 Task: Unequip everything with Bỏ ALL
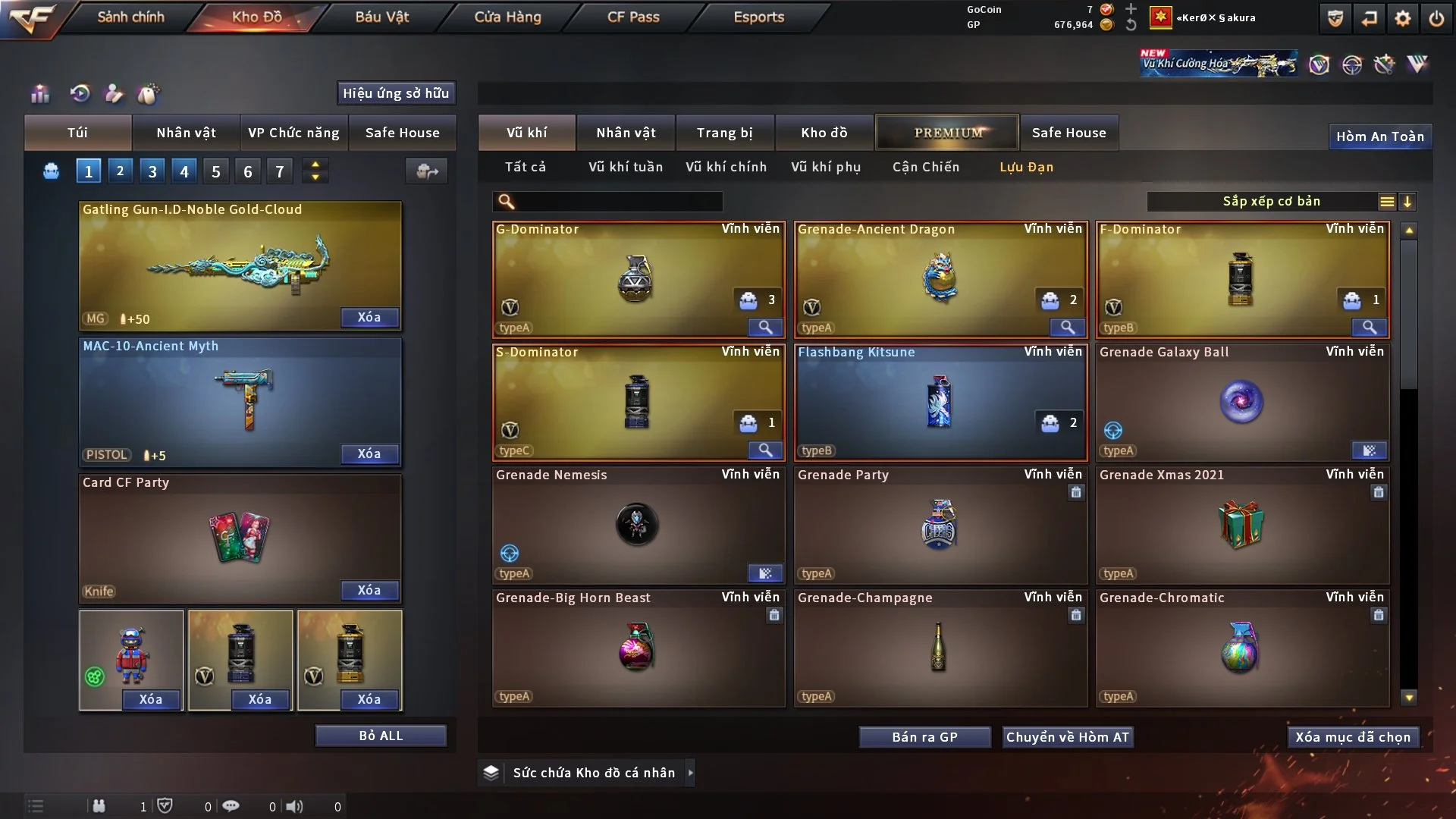(381, 736)
